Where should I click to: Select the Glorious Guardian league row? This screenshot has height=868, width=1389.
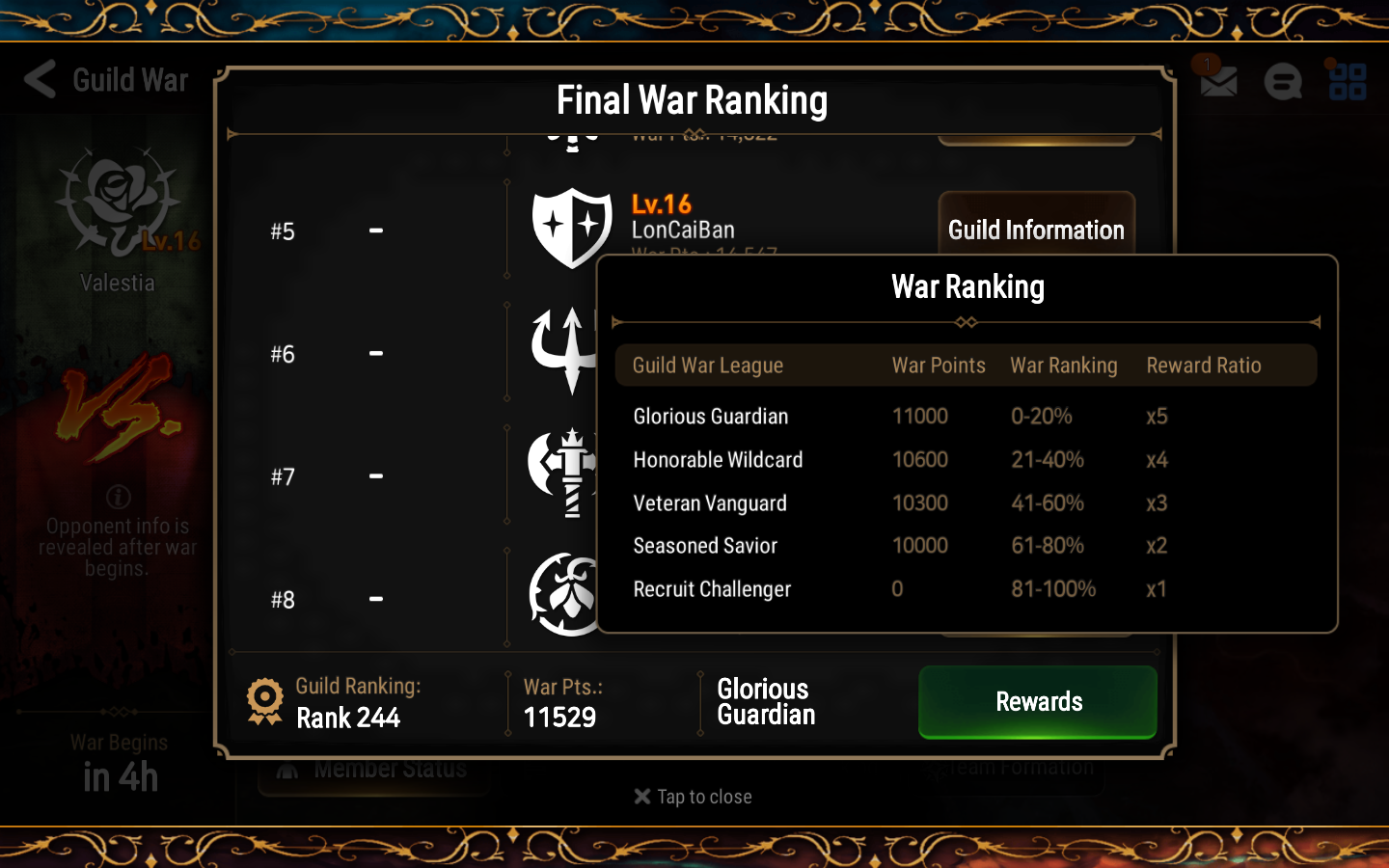[x=710, y=416]
